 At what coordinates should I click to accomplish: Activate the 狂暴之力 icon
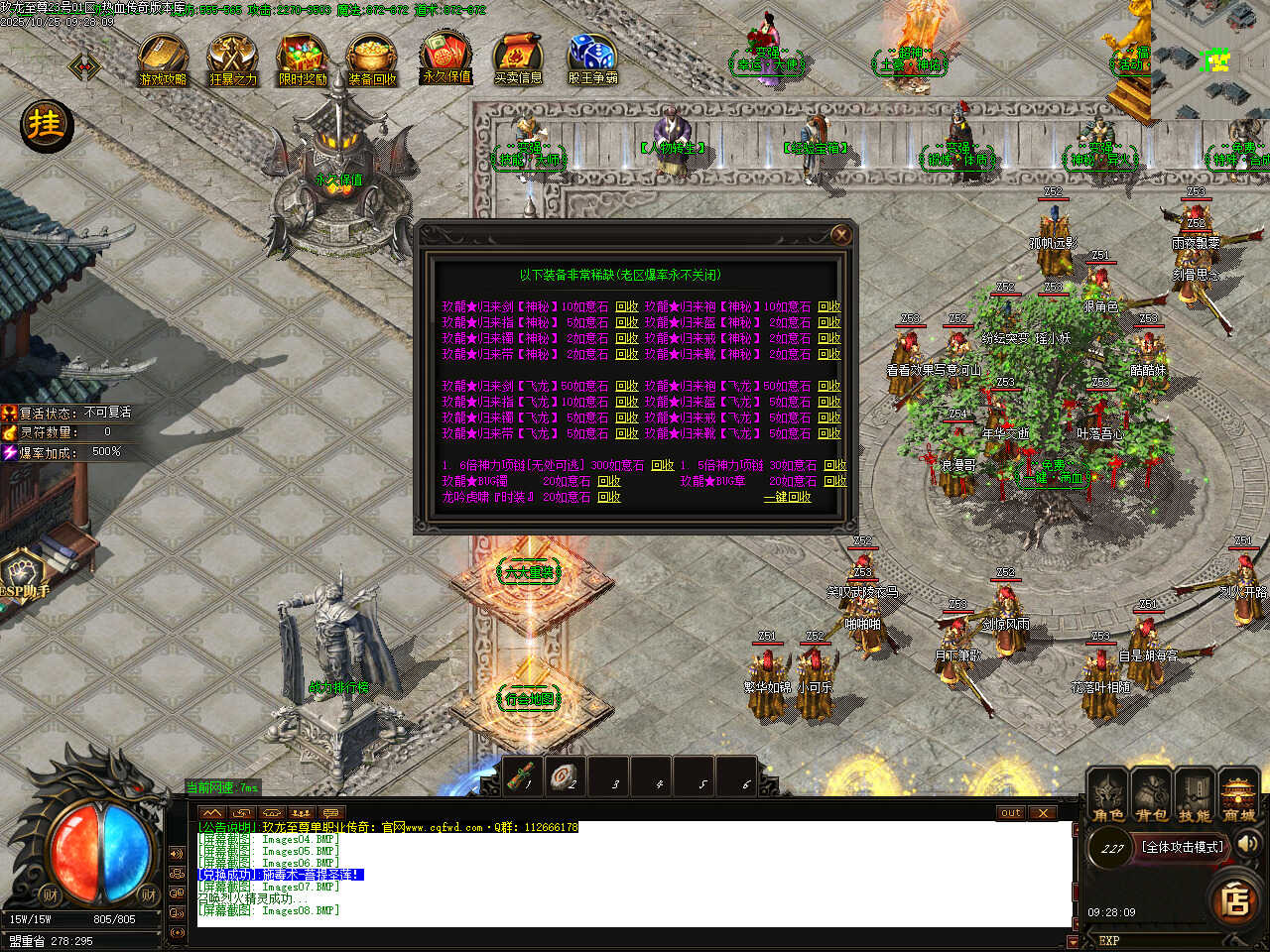232,59
